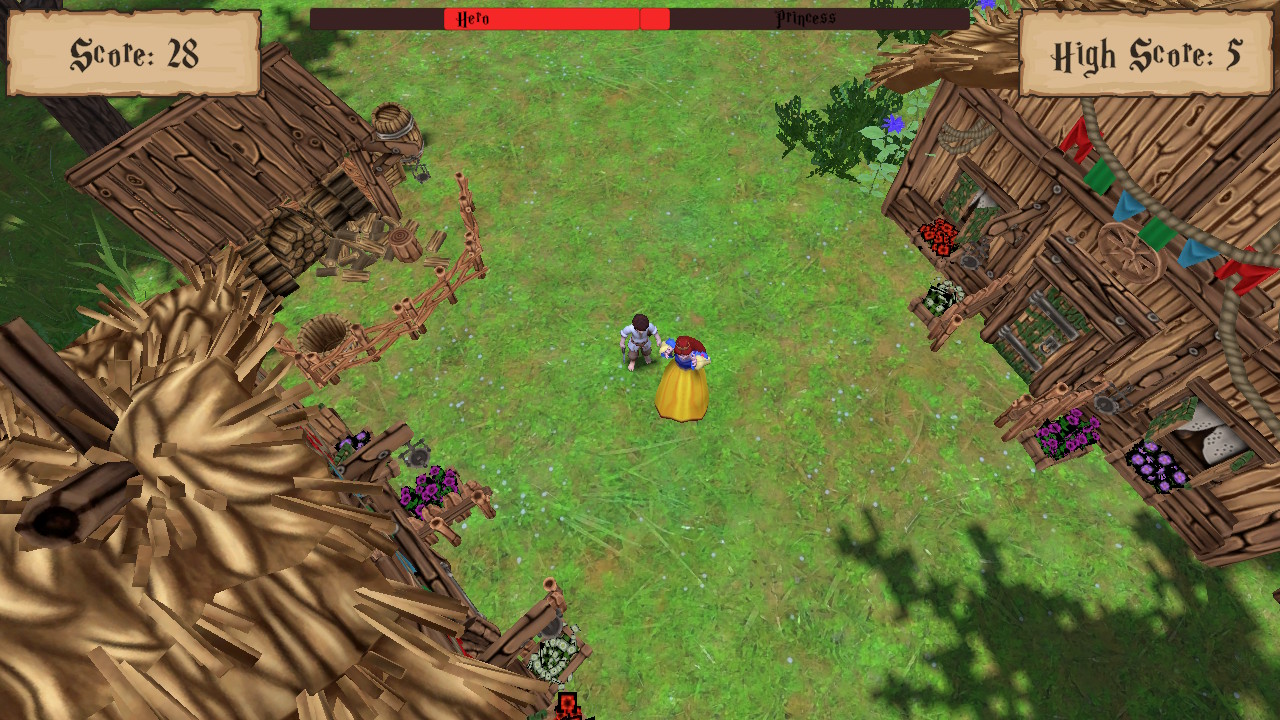Click the wooden wheel on the right house
Image resolution: width=1280 pixels, height=720 pixels.
coord(1130,252)
